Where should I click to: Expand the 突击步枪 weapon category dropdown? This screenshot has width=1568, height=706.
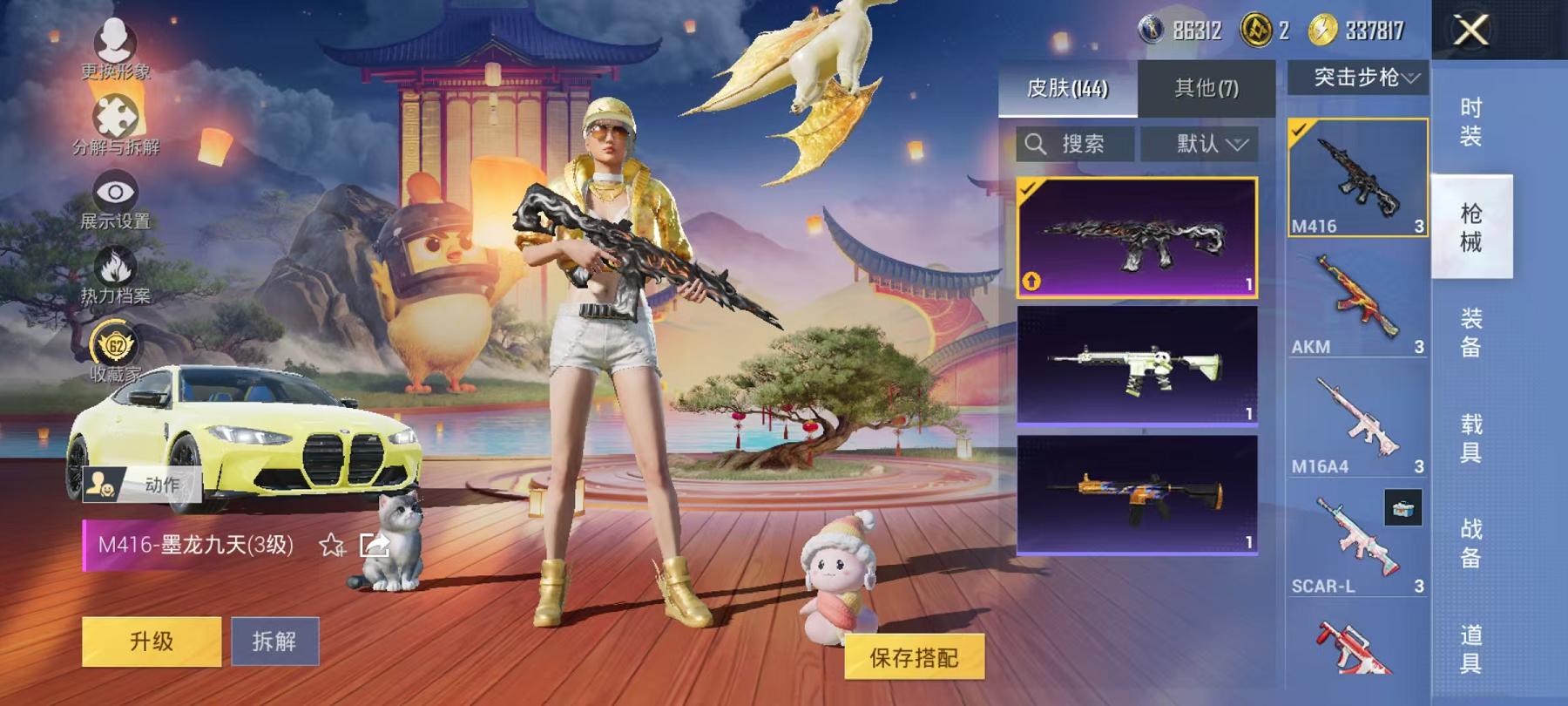1359,78
